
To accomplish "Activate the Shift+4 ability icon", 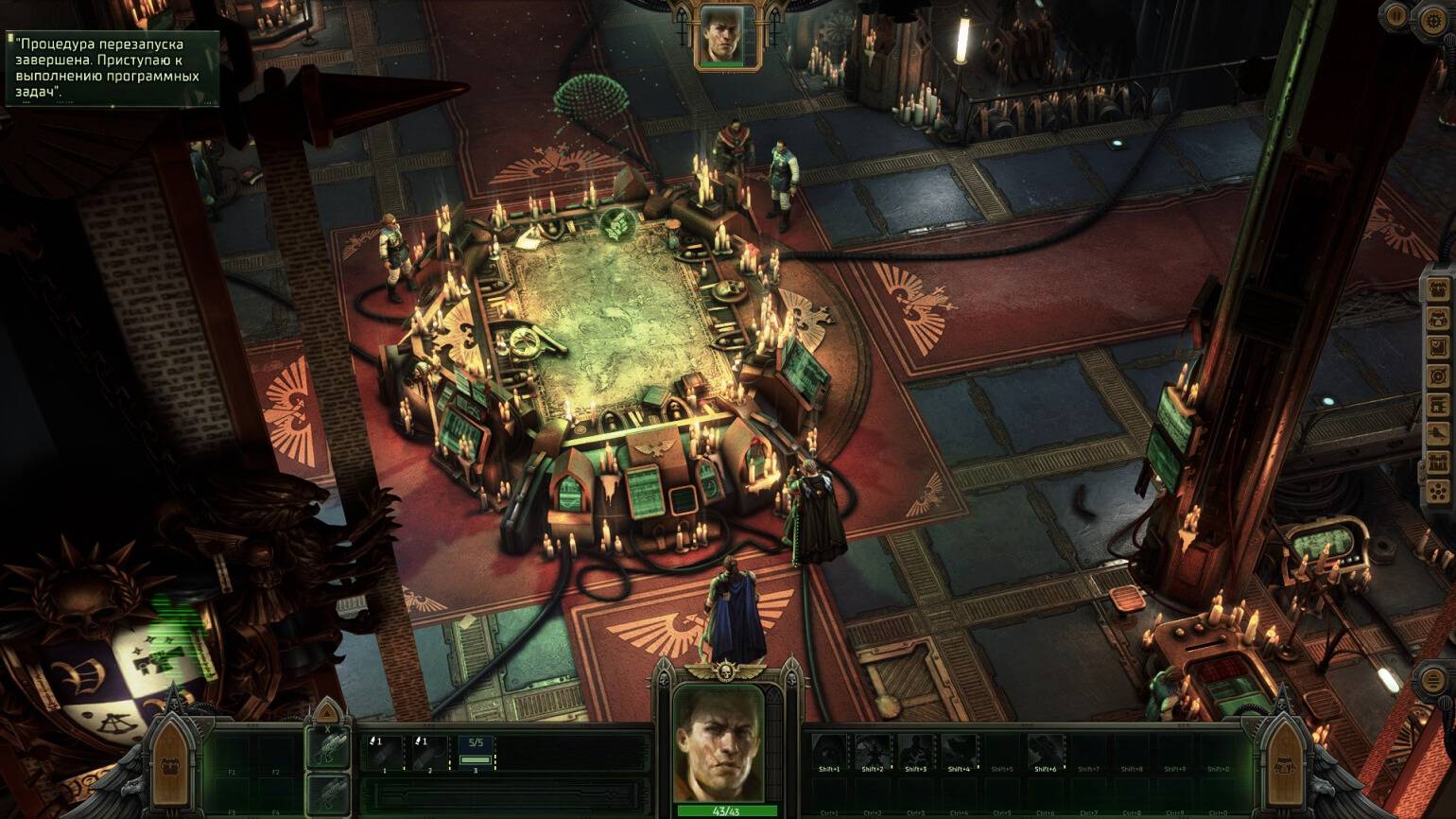I will click(x=959, y=752).
